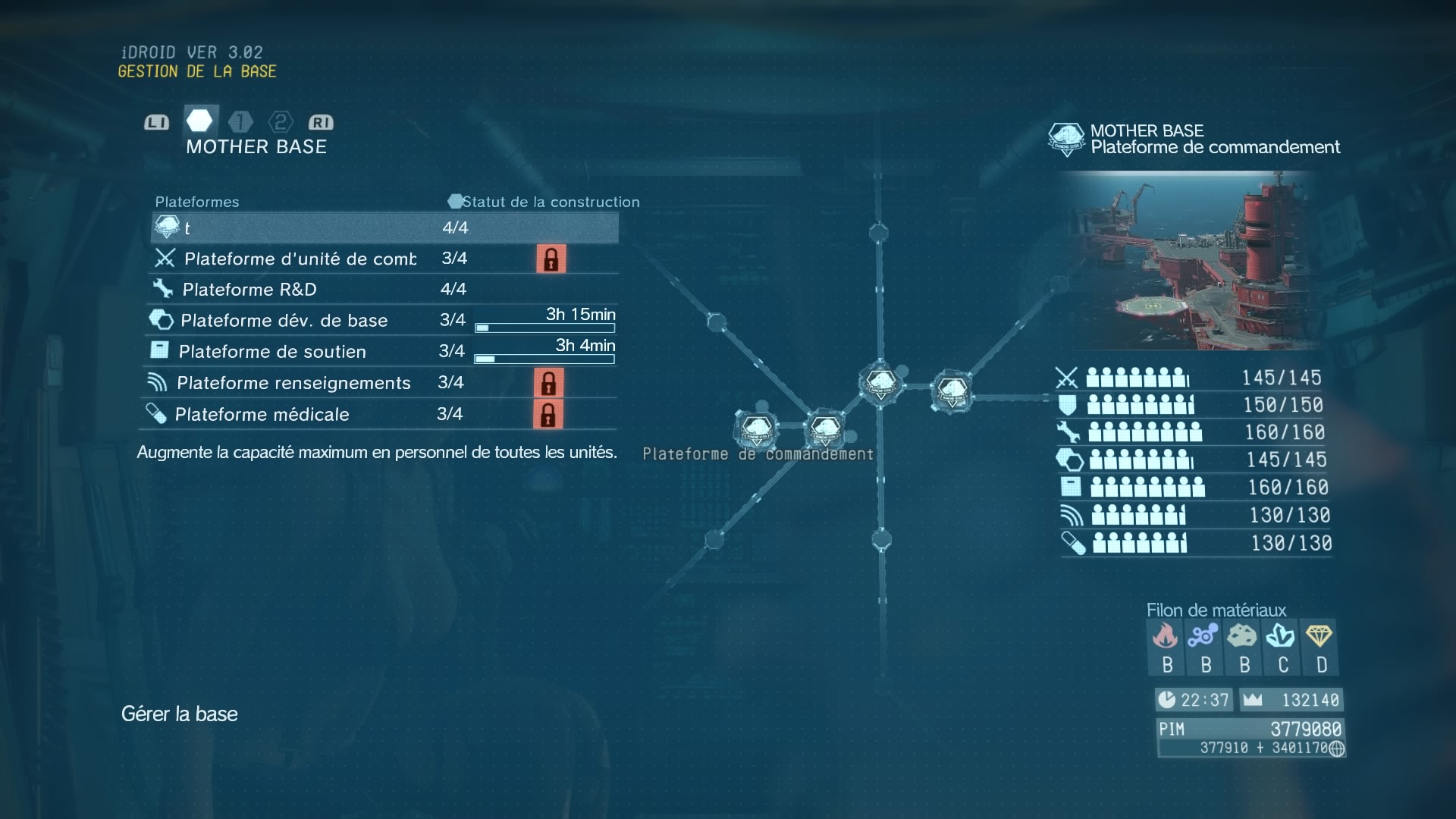Switch to the Mother Base hexagon tab

[199, 121]
